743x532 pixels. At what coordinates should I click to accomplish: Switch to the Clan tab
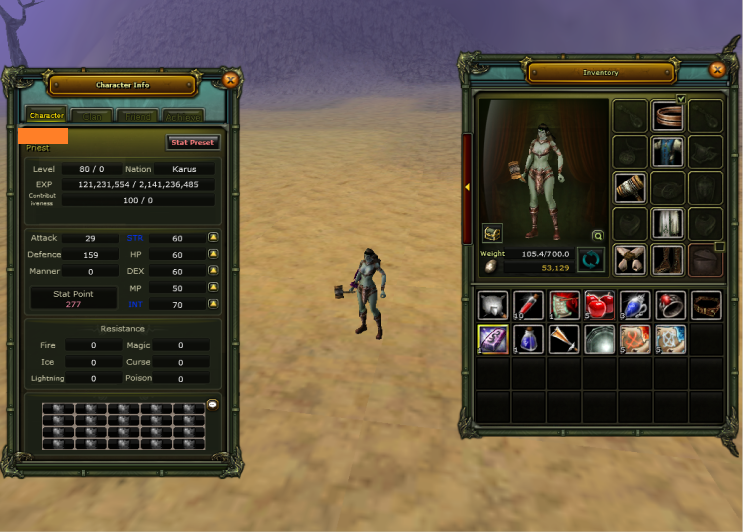[92, 116]
